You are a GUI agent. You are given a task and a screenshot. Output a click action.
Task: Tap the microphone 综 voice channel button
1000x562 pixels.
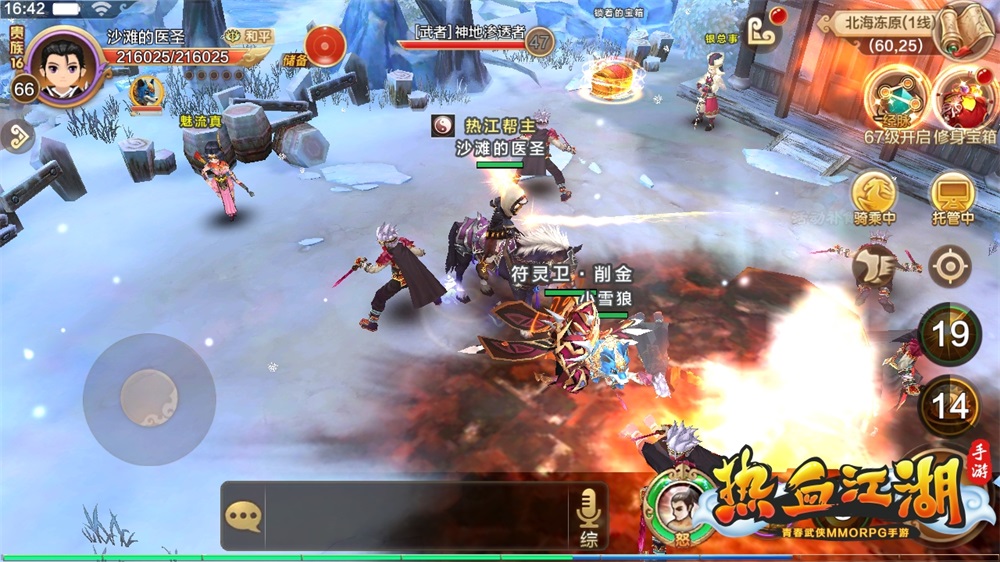click(x=590, y=516)
